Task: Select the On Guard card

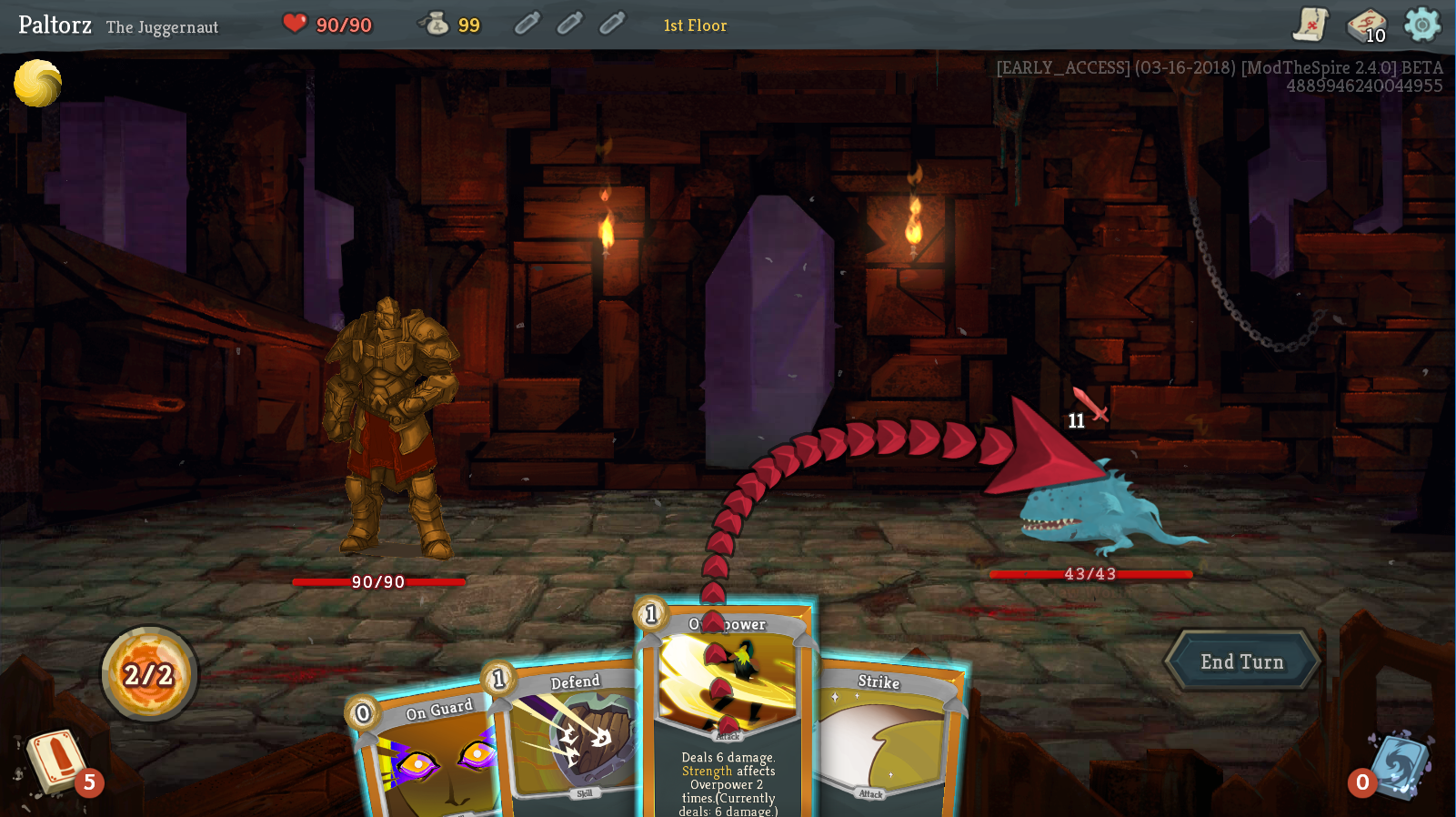Action: (427, 755)
